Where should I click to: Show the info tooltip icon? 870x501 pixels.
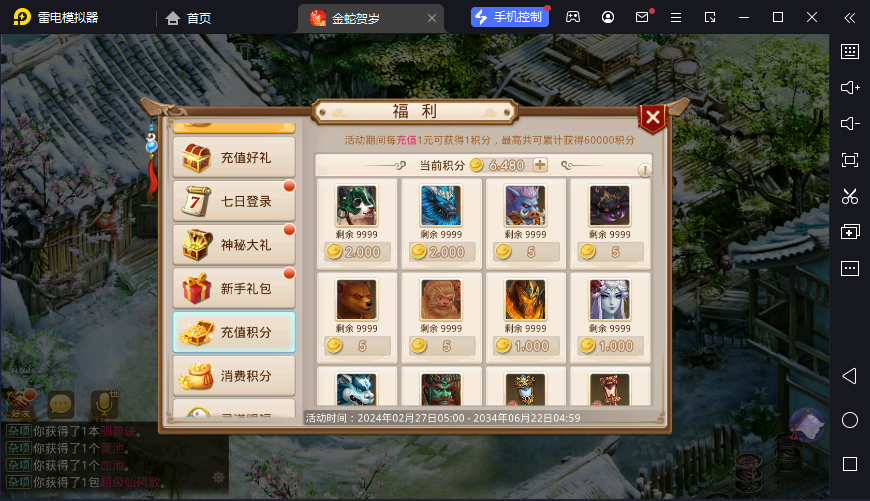pos(644,170)
